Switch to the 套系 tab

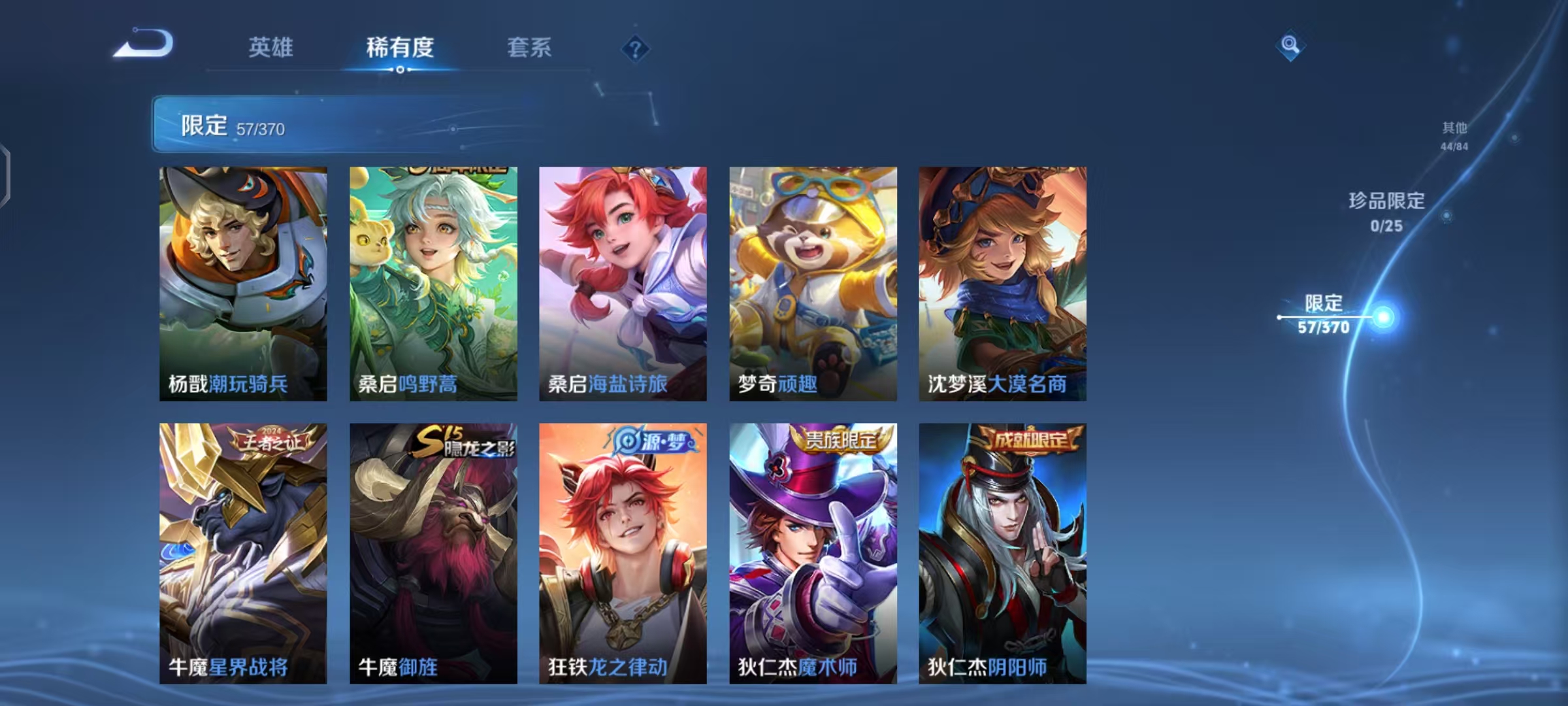pyautogui.click(x=530, y=48)
